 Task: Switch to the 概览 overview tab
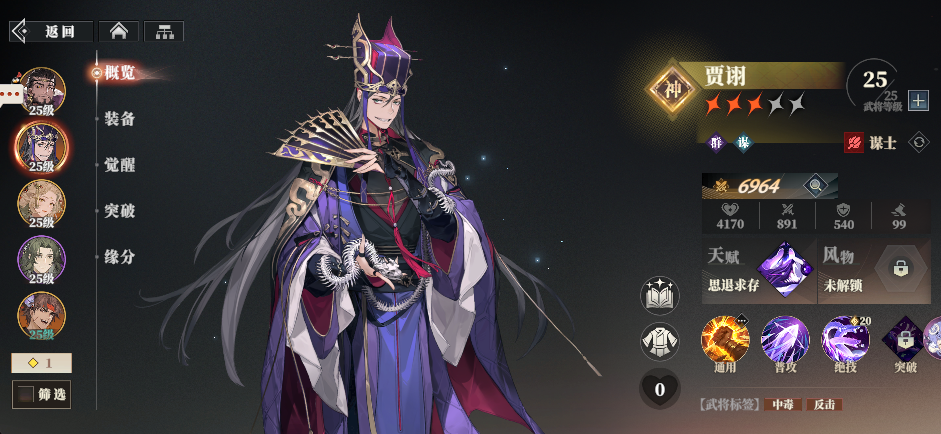point(119,72)
